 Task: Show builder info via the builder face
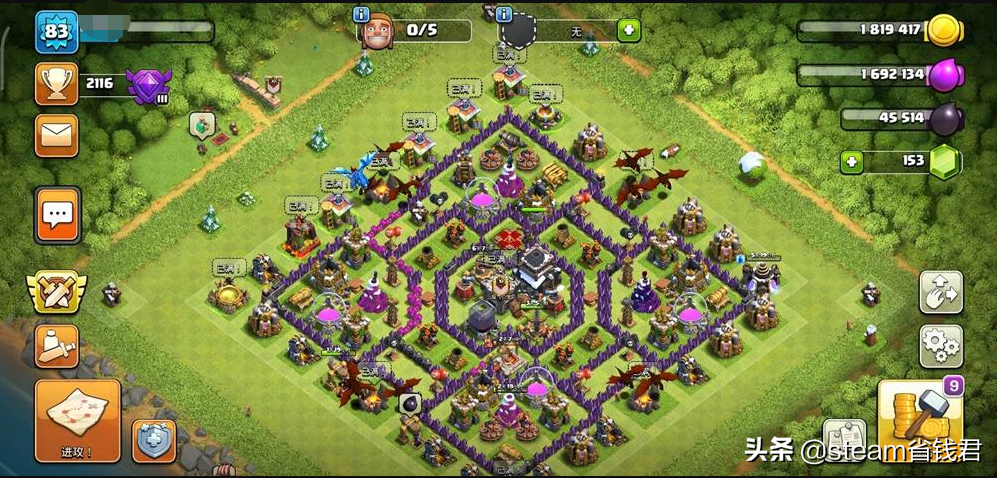tap(377, 32)
